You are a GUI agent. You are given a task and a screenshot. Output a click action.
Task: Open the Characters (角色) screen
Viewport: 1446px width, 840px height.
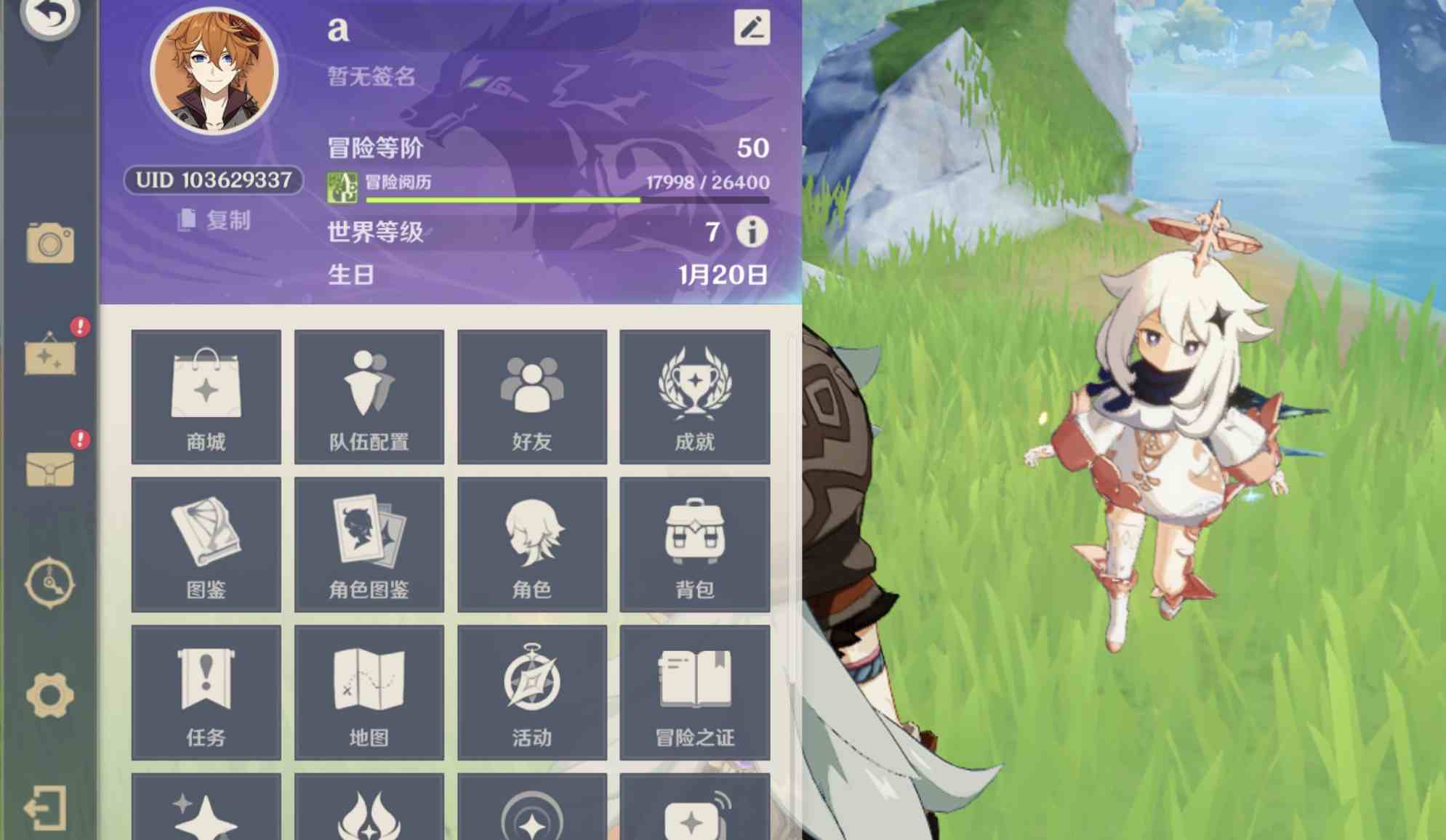pos(532,544)
